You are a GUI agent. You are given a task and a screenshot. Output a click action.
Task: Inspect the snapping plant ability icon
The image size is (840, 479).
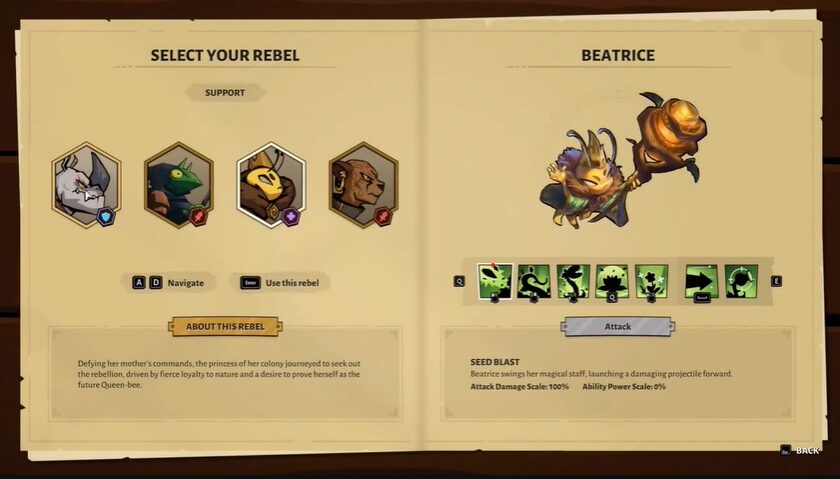573,281
